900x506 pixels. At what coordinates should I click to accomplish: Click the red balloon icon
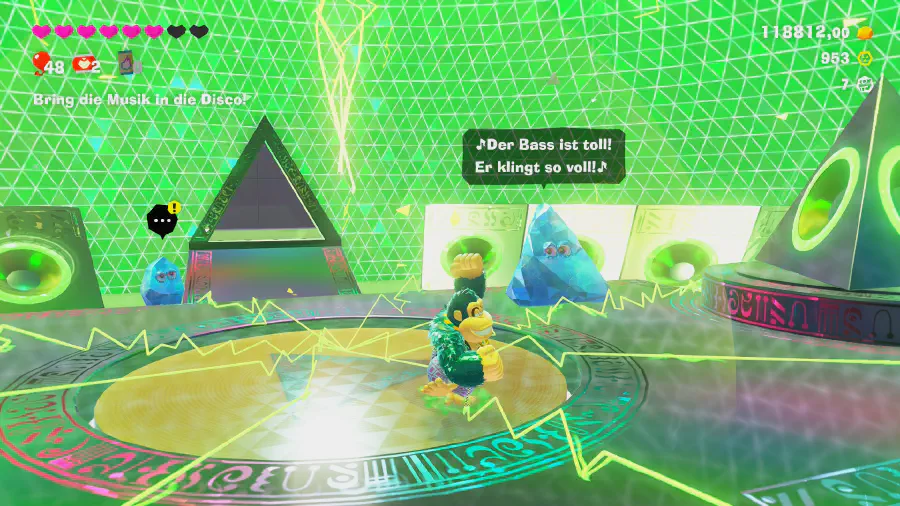pos(39,64)
